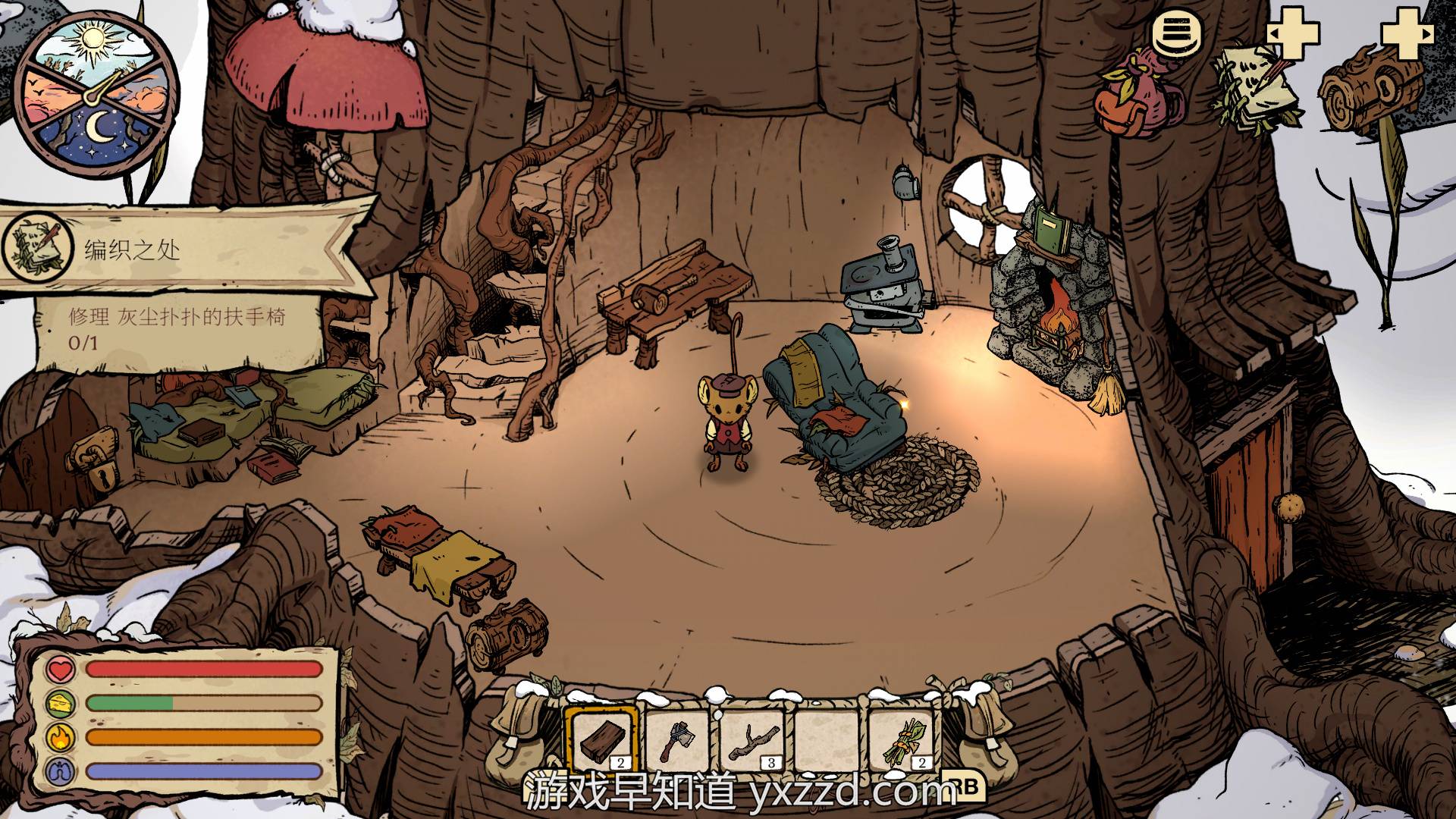
Task: Open the journal notes icon
Action: [1255, 89]
